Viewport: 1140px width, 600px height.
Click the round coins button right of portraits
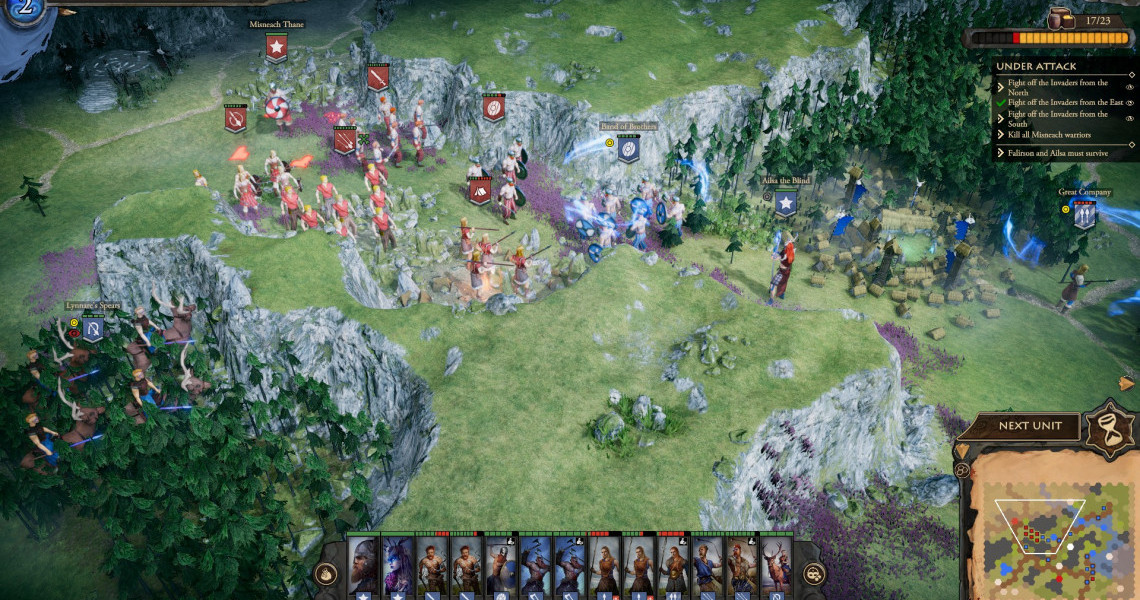(814, 573)
